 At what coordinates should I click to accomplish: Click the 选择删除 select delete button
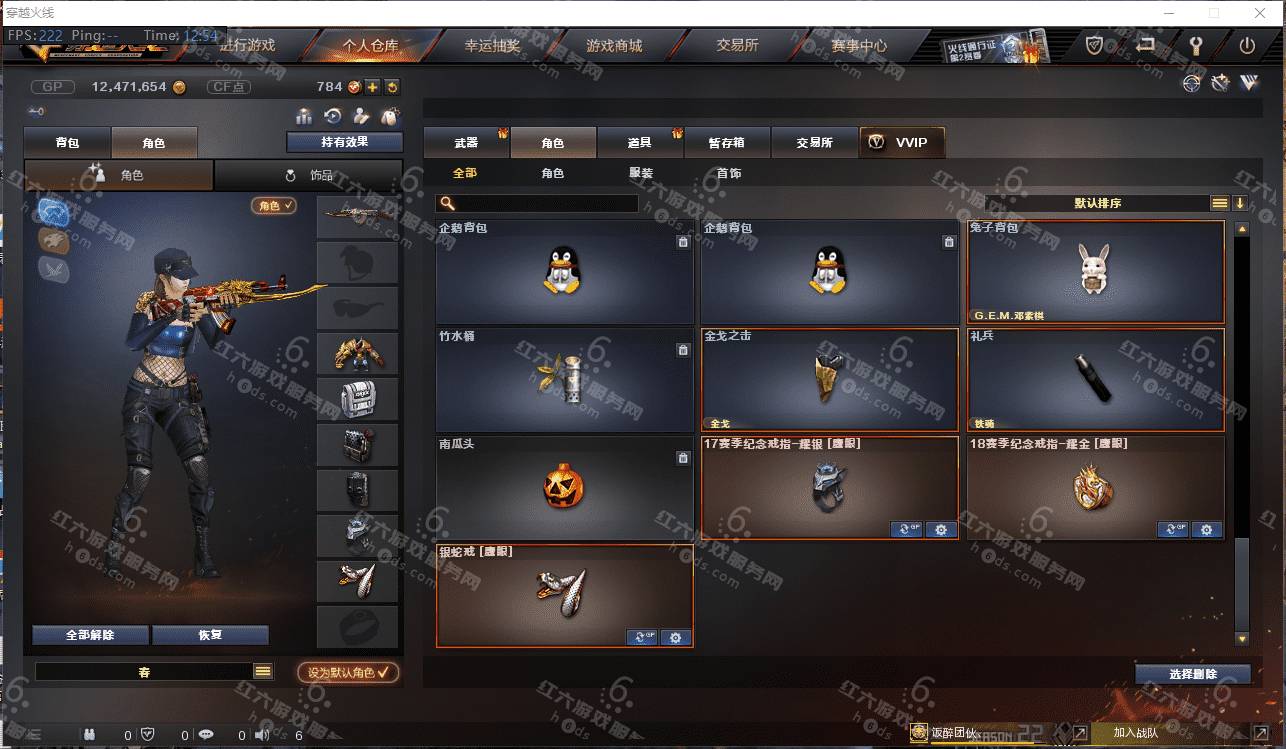[1192, 674]
